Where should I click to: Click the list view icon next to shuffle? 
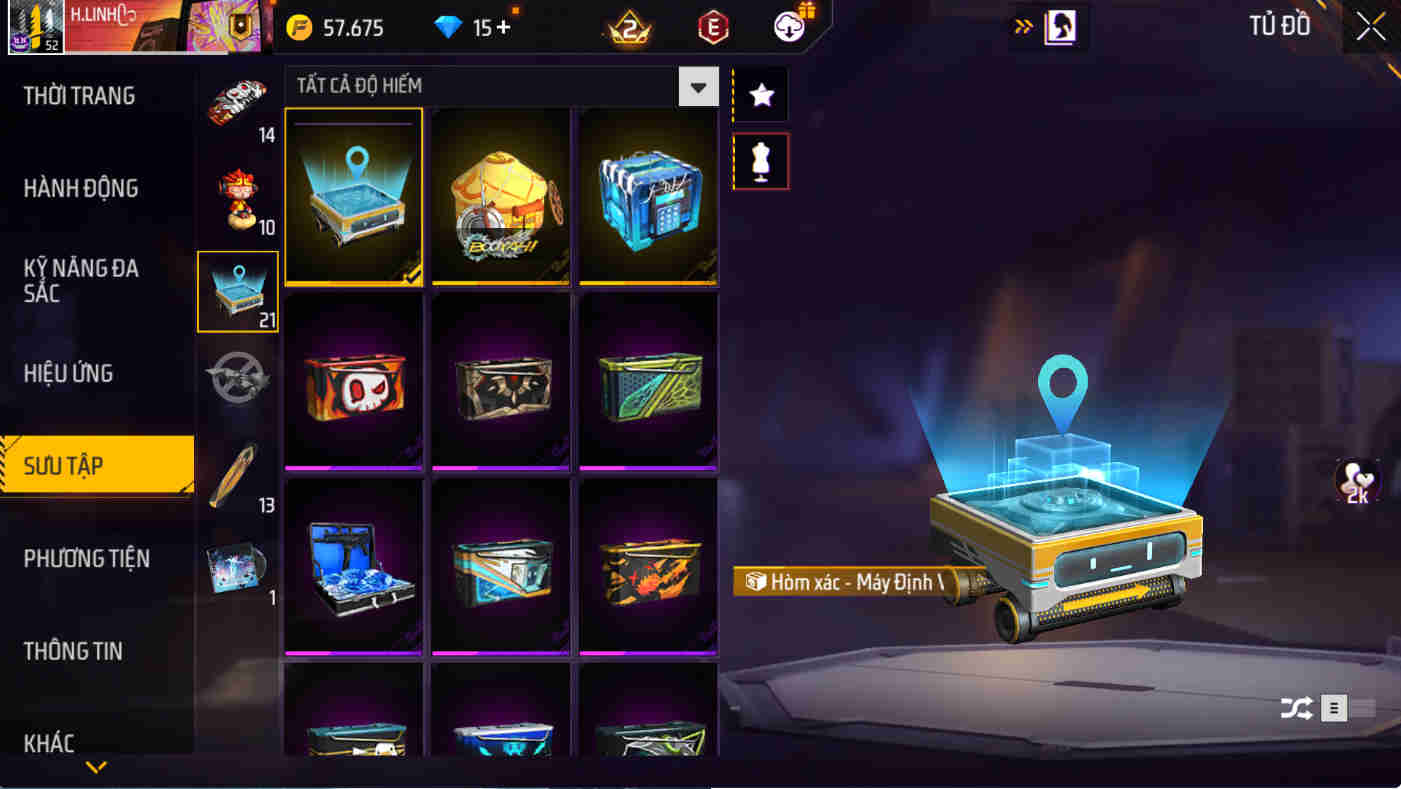(x=1333, y=707)
